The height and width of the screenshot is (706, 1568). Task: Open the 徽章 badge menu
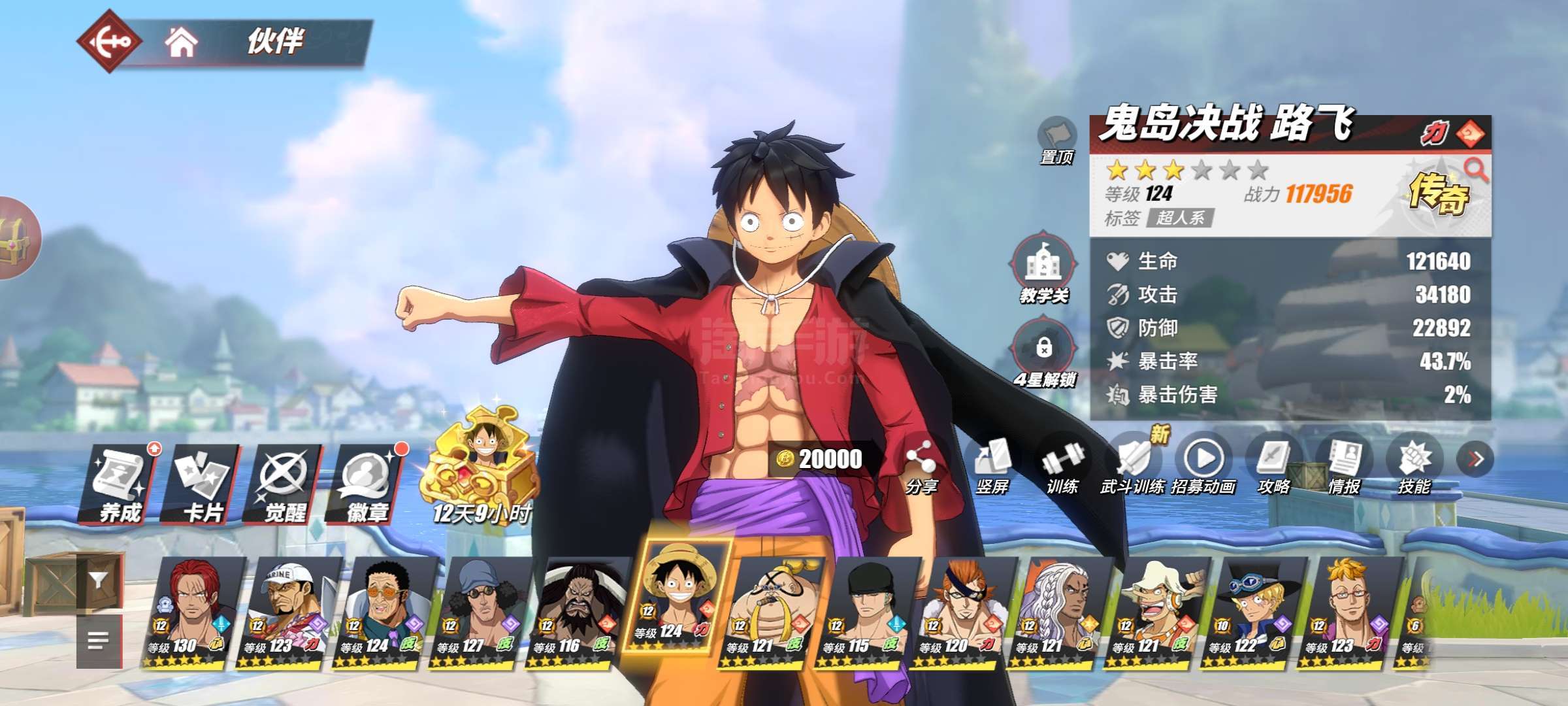coord(367,484)
